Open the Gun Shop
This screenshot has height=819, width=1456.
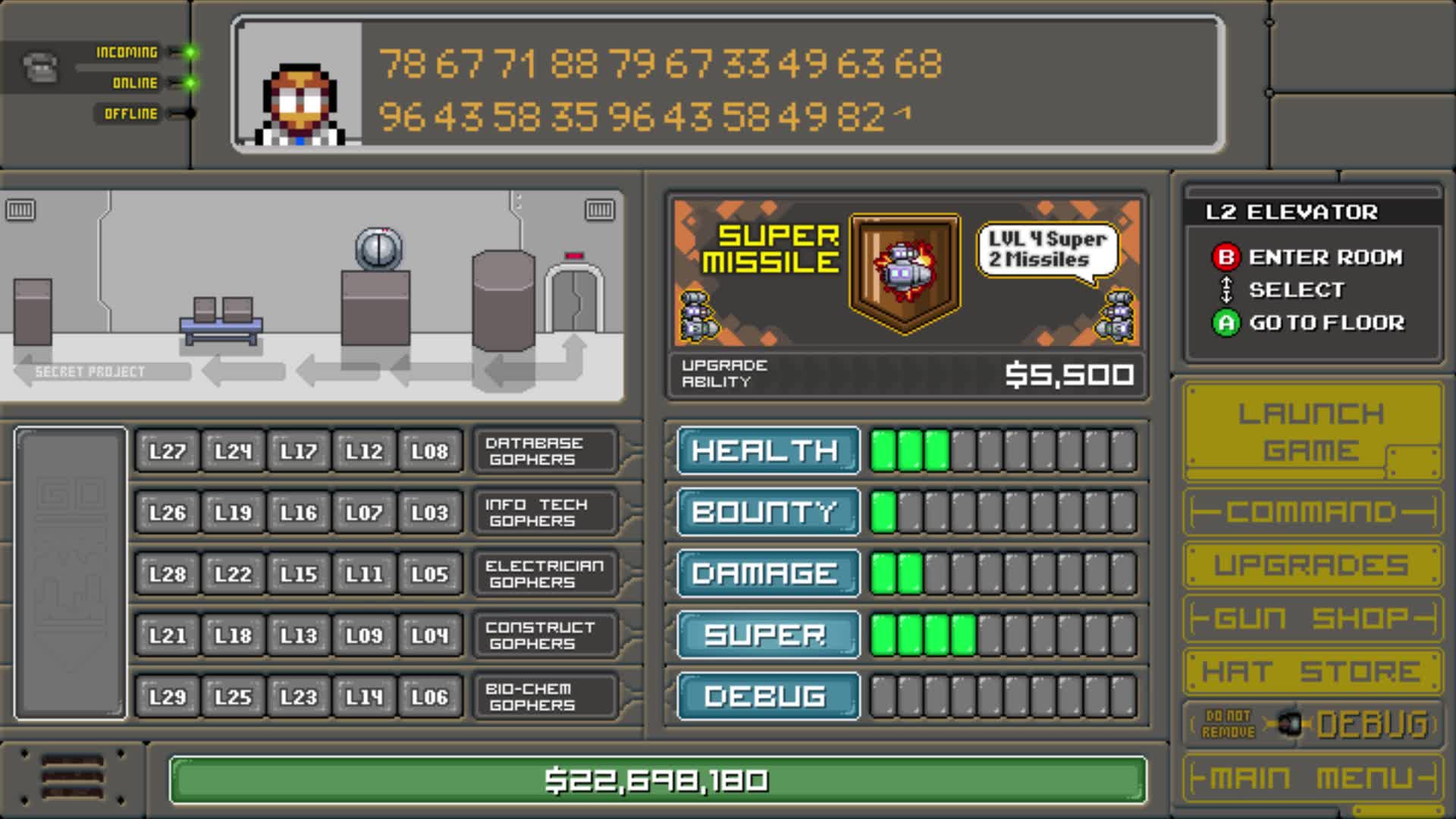pyautogui.click(x=1311, y=617)
